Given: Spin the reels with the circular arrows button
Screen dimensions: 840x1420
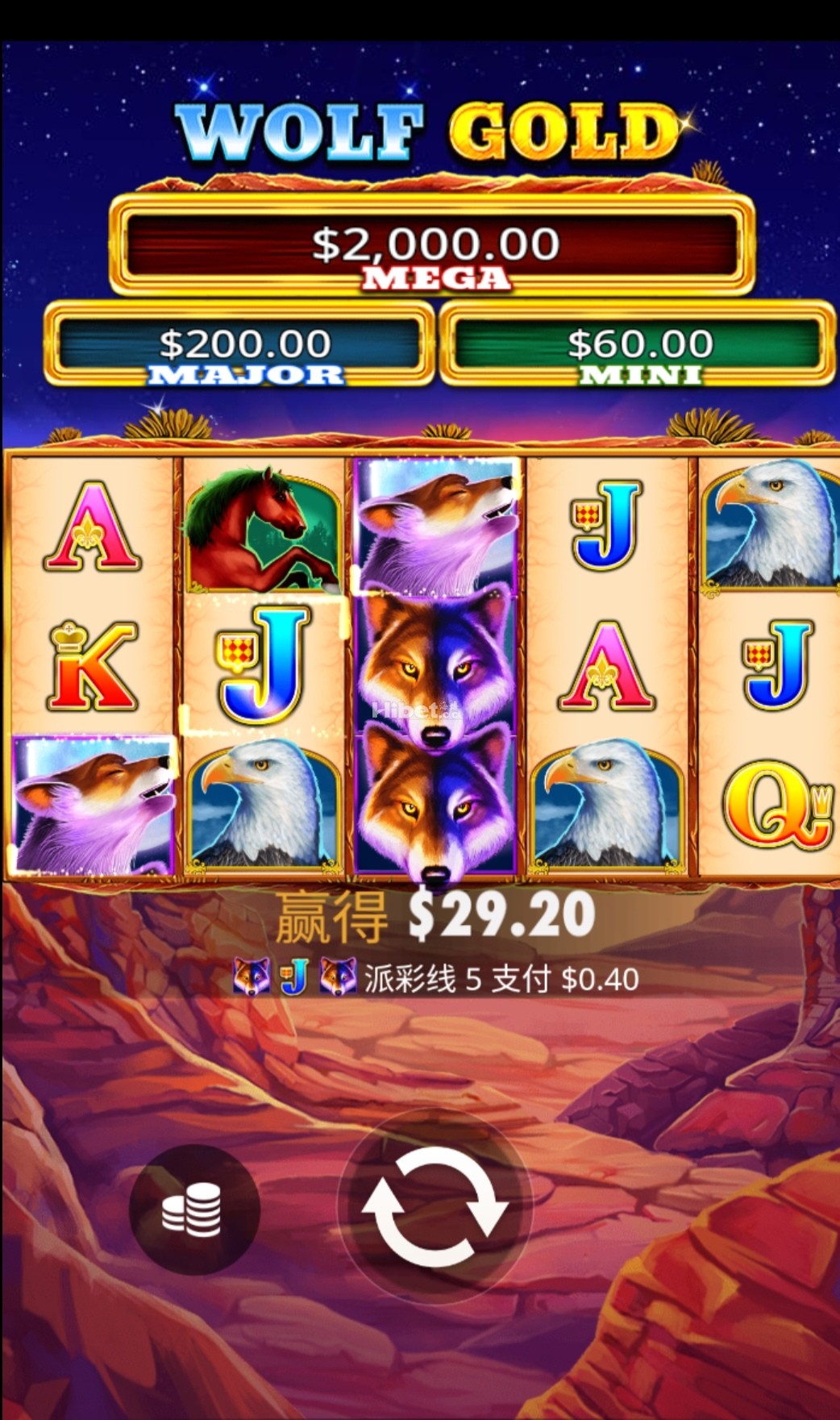Looking at the screenshot, I should [x=435, y=1206].
